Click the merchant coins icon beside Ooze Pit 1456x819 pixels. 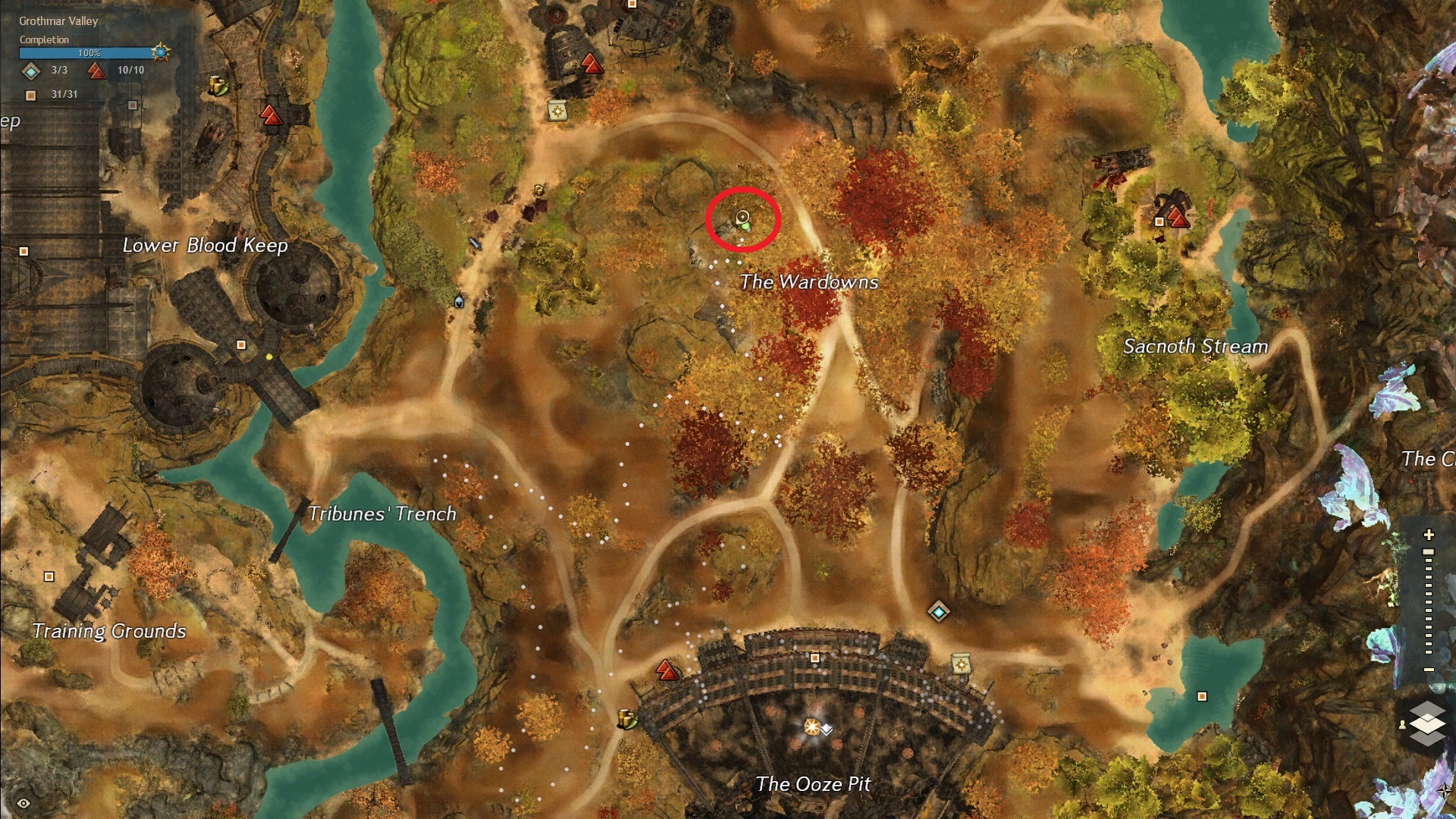(627, 717)
